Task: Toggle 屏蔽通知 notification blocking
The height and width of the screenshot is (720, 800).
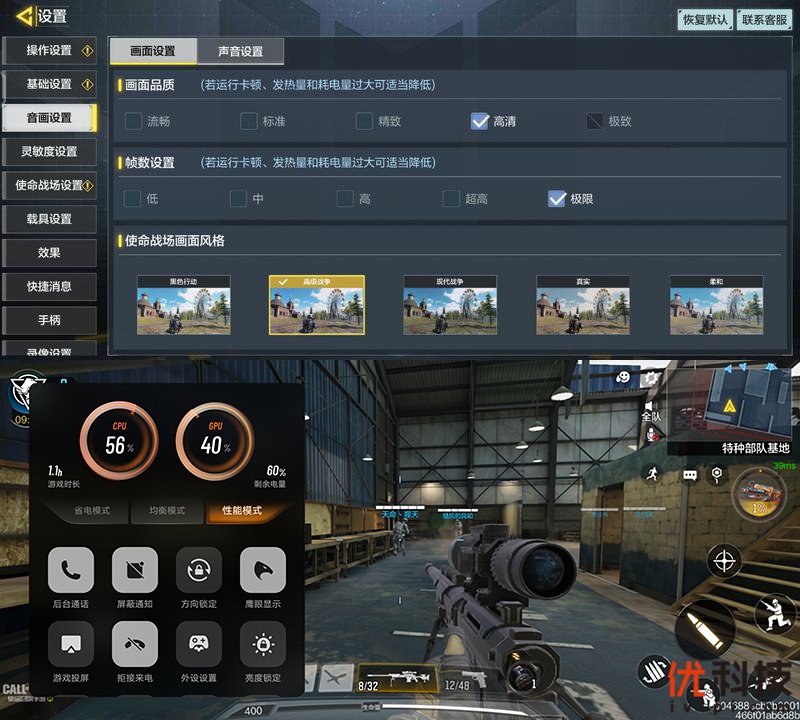Action: (135, 571)
